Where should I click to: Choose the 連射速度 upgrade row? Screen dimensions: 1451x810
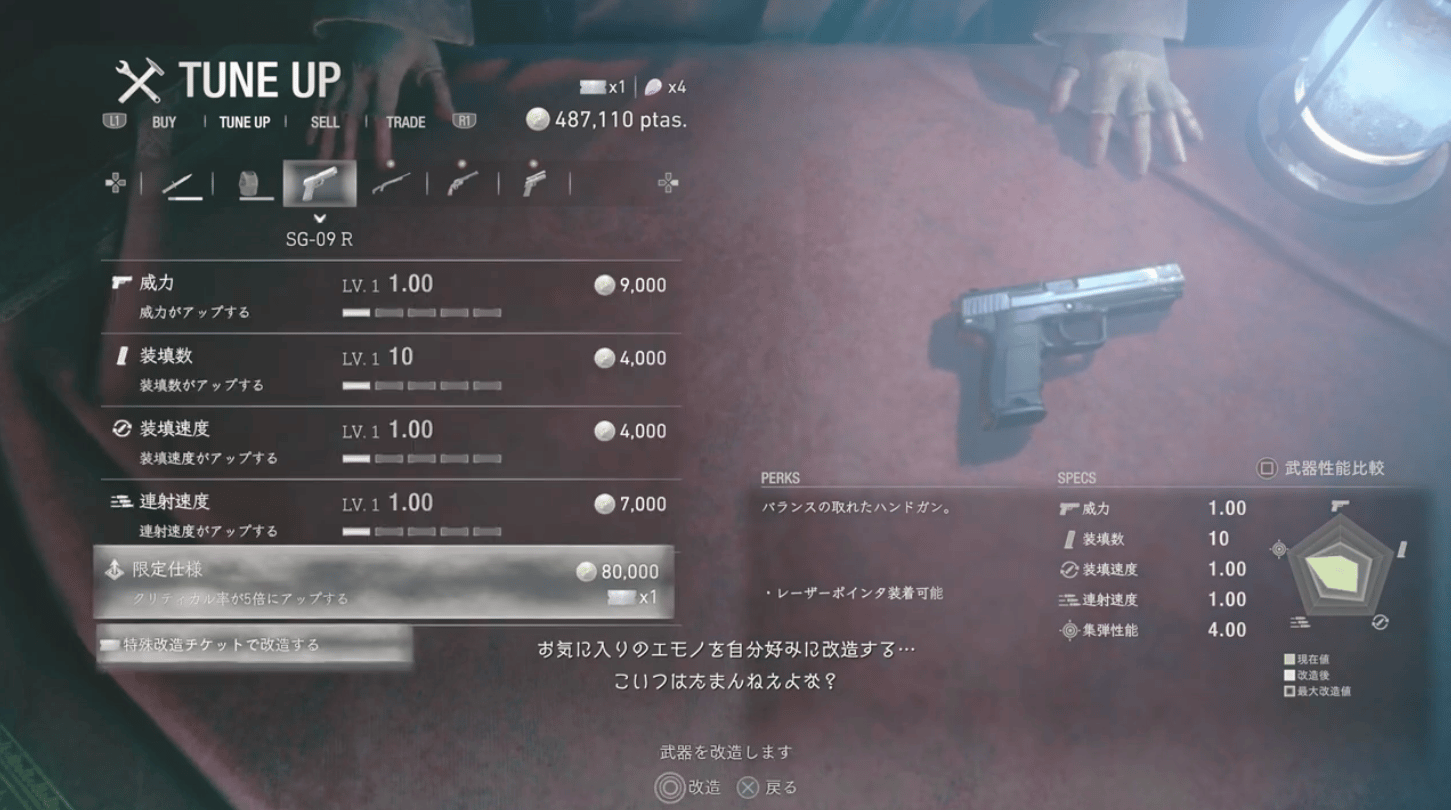tap(390, 515)
